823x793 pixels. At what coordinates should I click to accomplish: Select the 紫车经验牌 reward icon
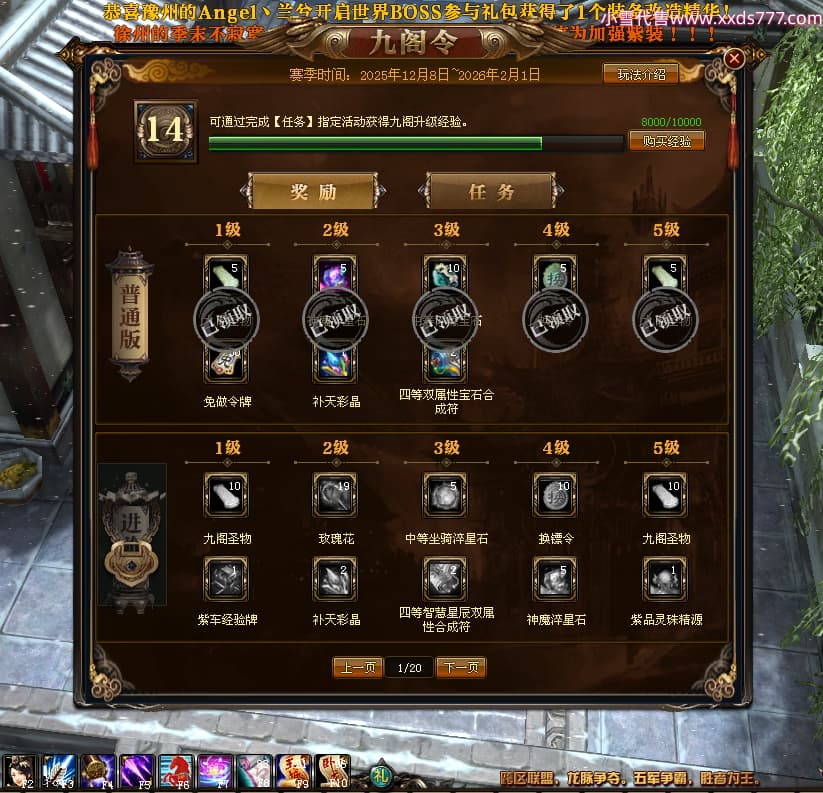(226, 578)
